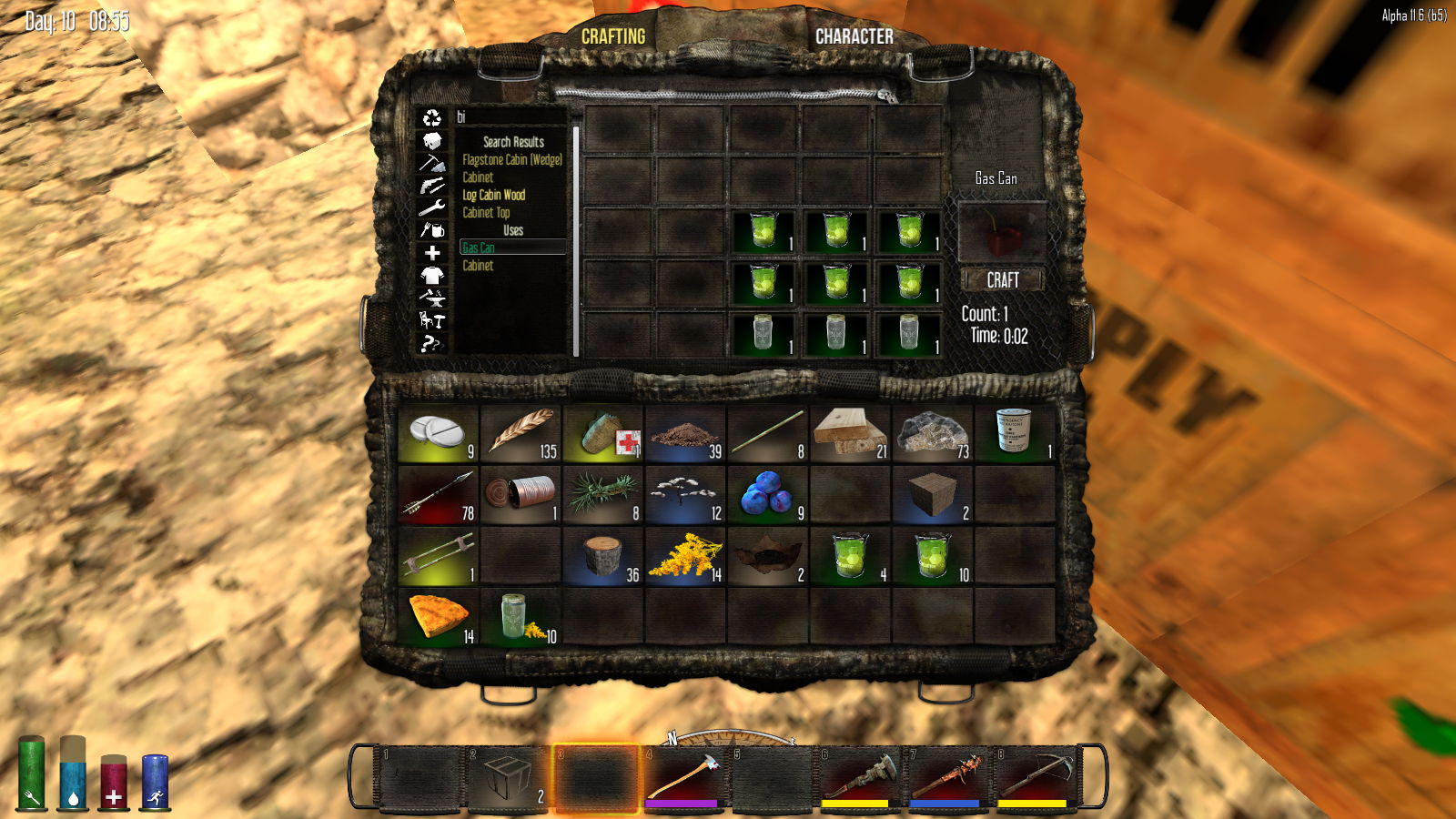The width and height of the screenshot is (1456, 819).
Task: Choose the Log Cabin Wood recipe
Action: [493, 195]
